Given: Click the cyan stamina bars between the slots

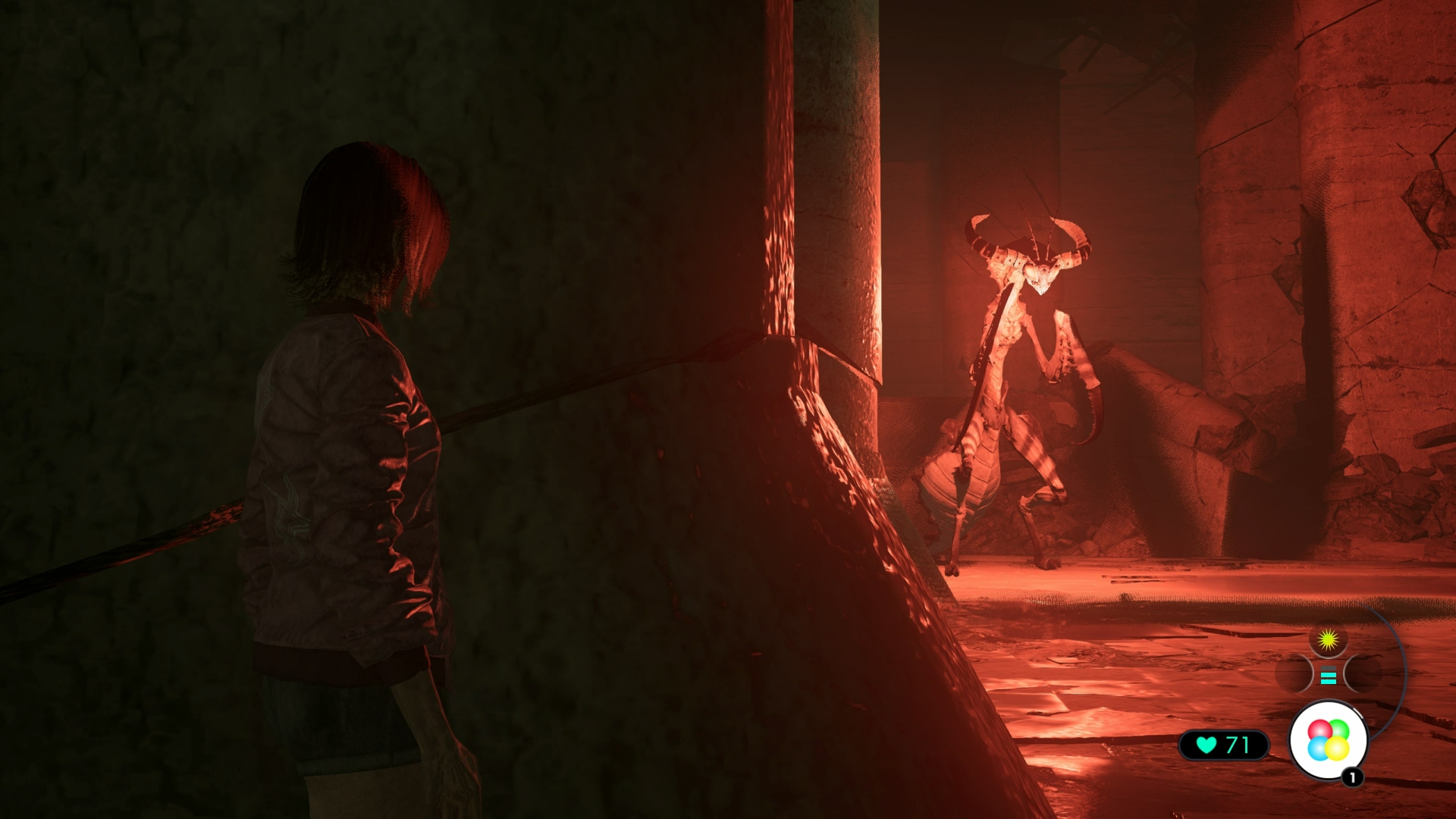Looking at the screenshot, I should pyautogui.click(x=1328, y=677).
